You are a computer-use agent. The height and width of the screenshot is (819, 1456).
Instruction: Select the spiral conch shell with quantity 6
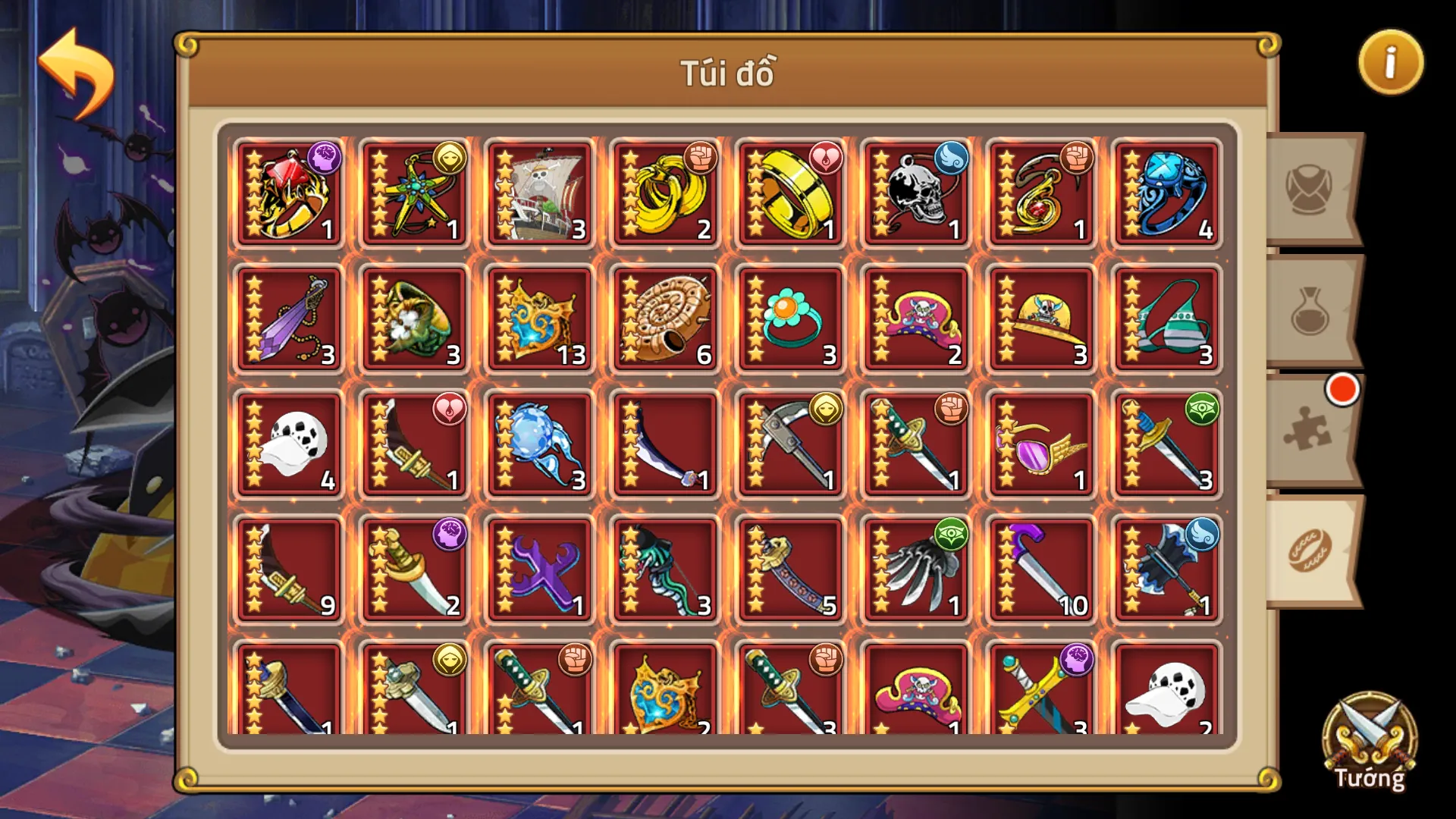point(665,318)
